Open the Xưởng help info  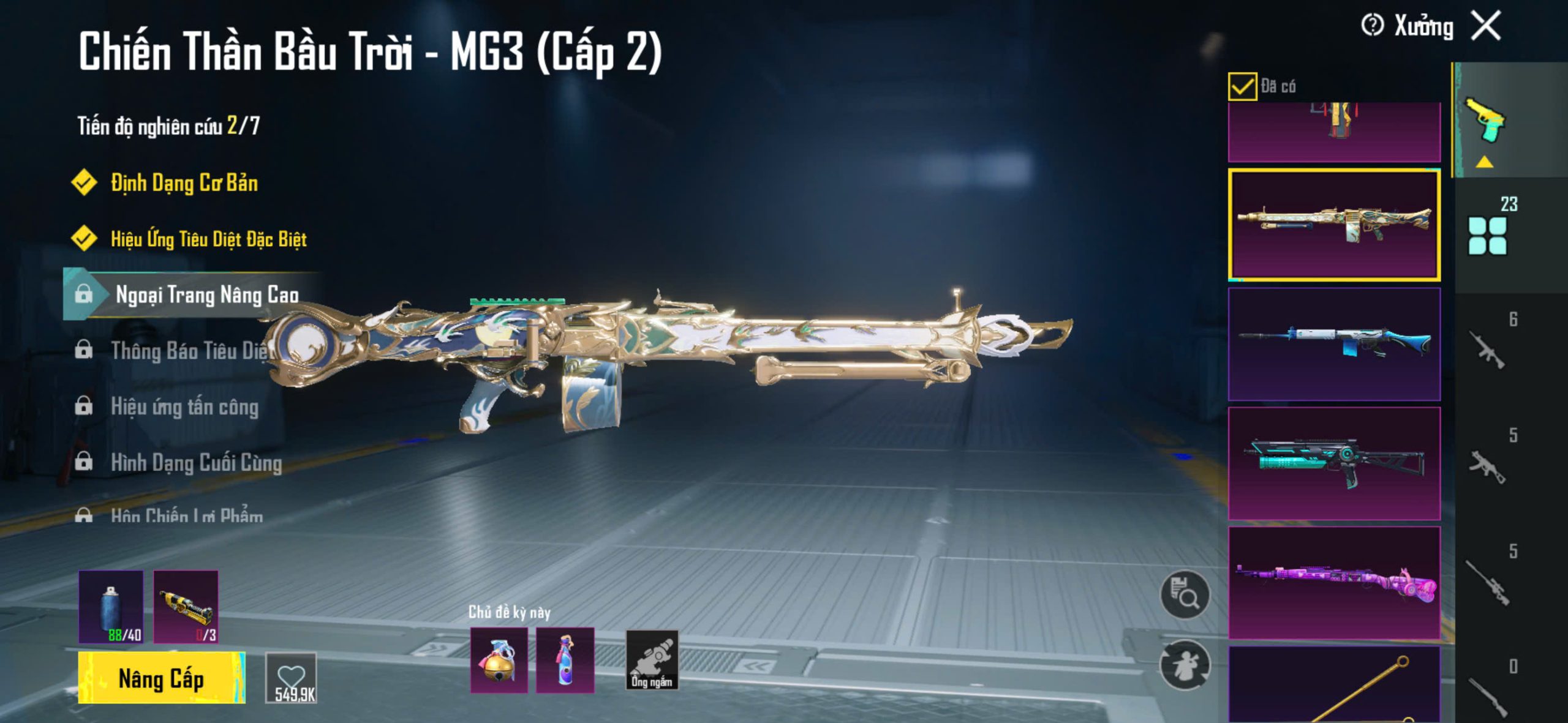(x=1372, y=26)
